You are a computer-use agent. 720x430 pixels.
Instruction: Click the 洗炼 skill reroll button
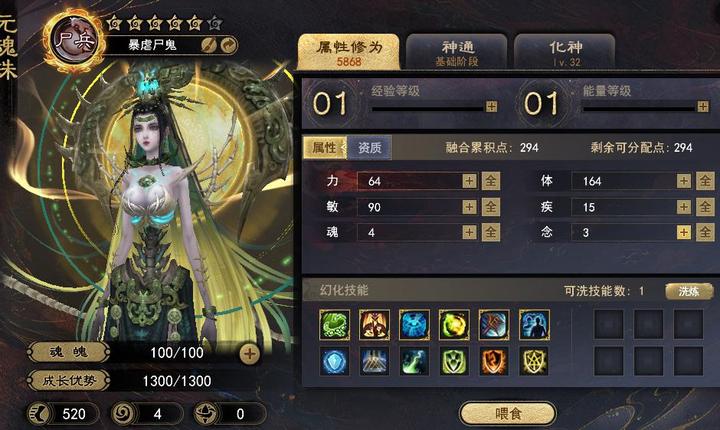point(689,291)
